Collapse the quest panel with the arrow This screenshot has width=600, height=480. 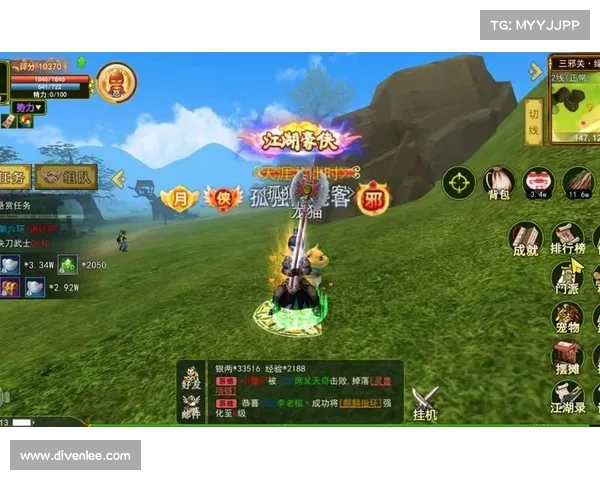[118, 178]
